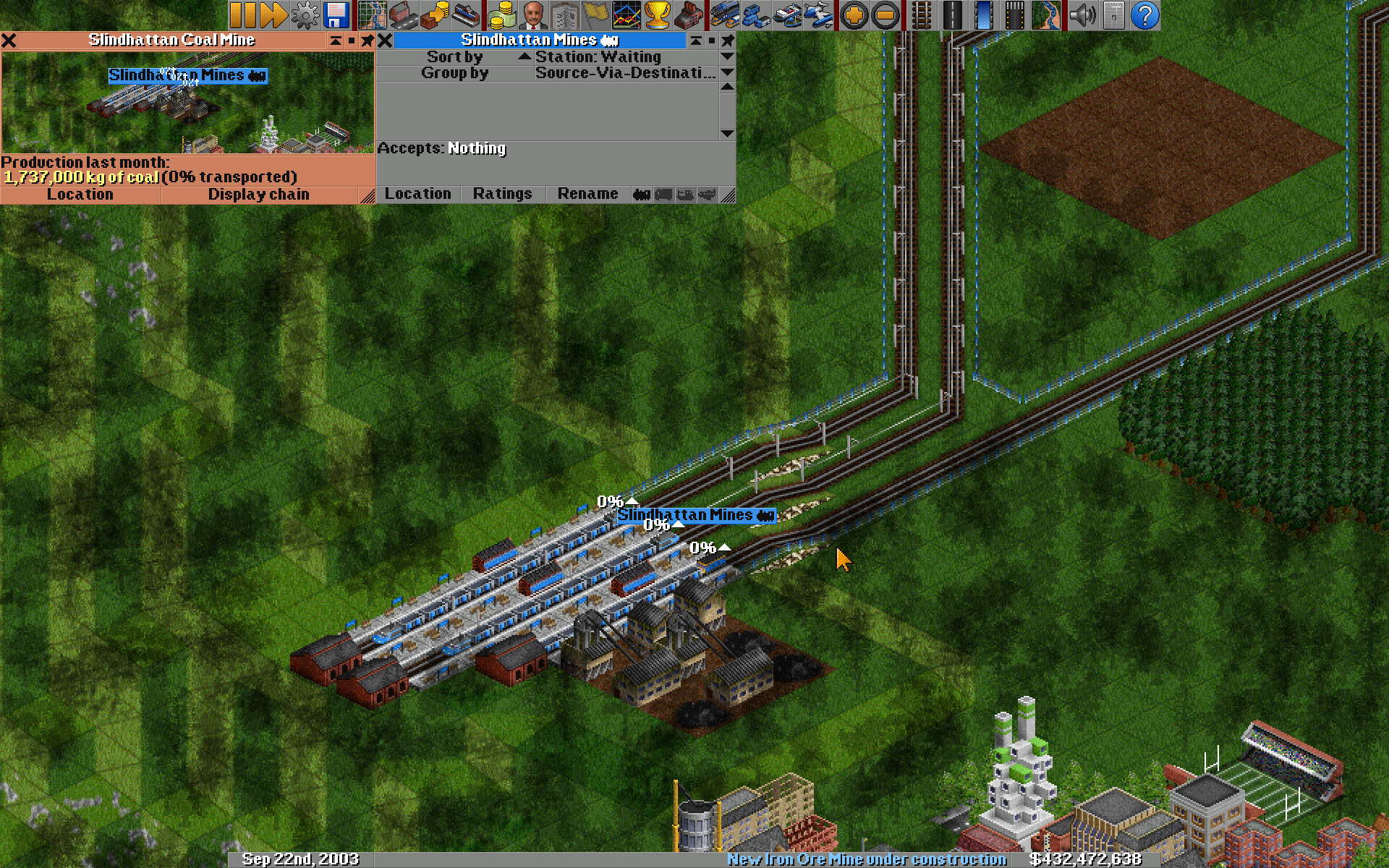Open the Sort by dropdown
This screenshot has height=868, width=1389.
pos(454,56)
